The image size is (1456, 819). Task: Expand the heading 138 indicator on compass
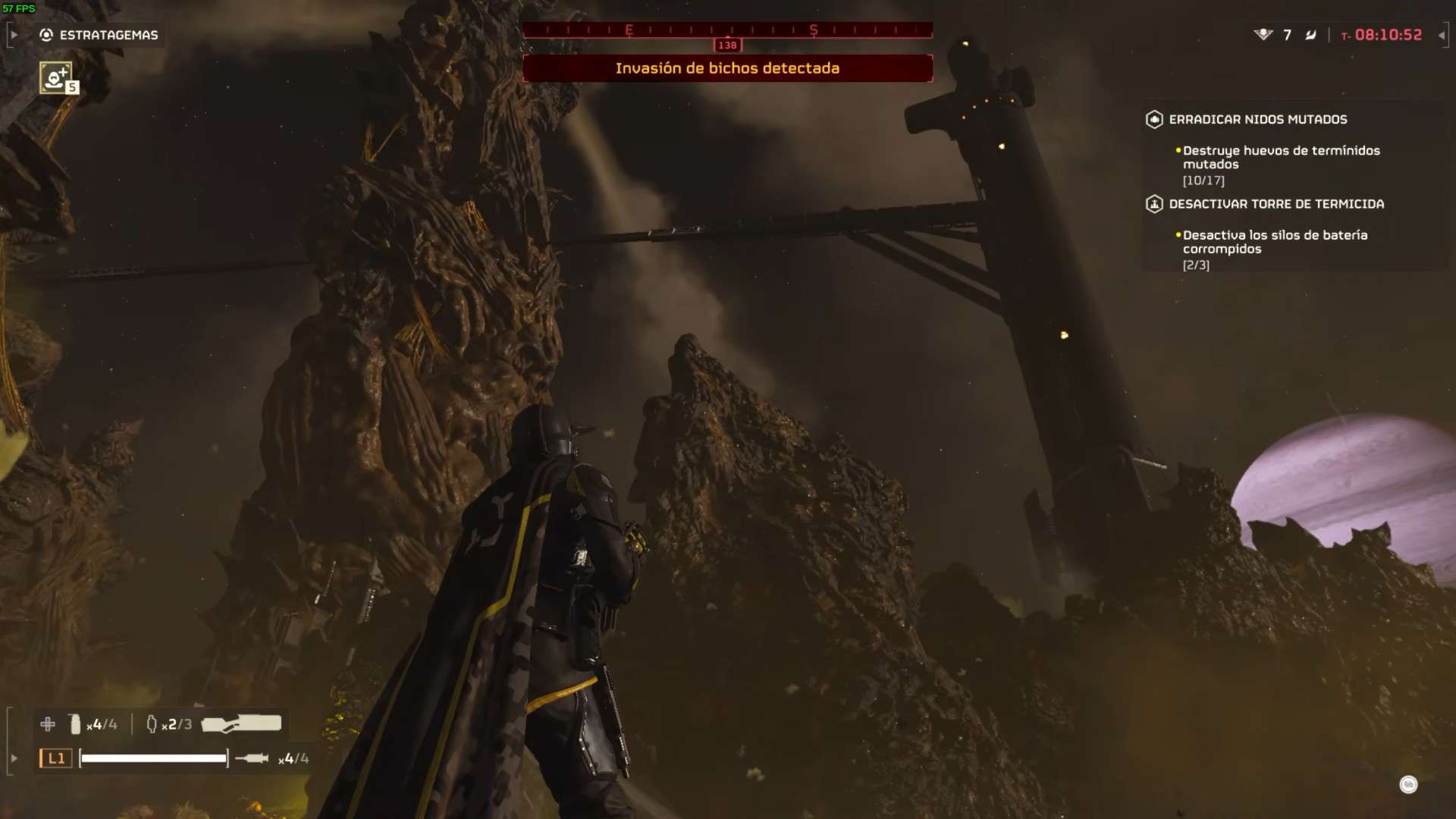coord(728,44)
